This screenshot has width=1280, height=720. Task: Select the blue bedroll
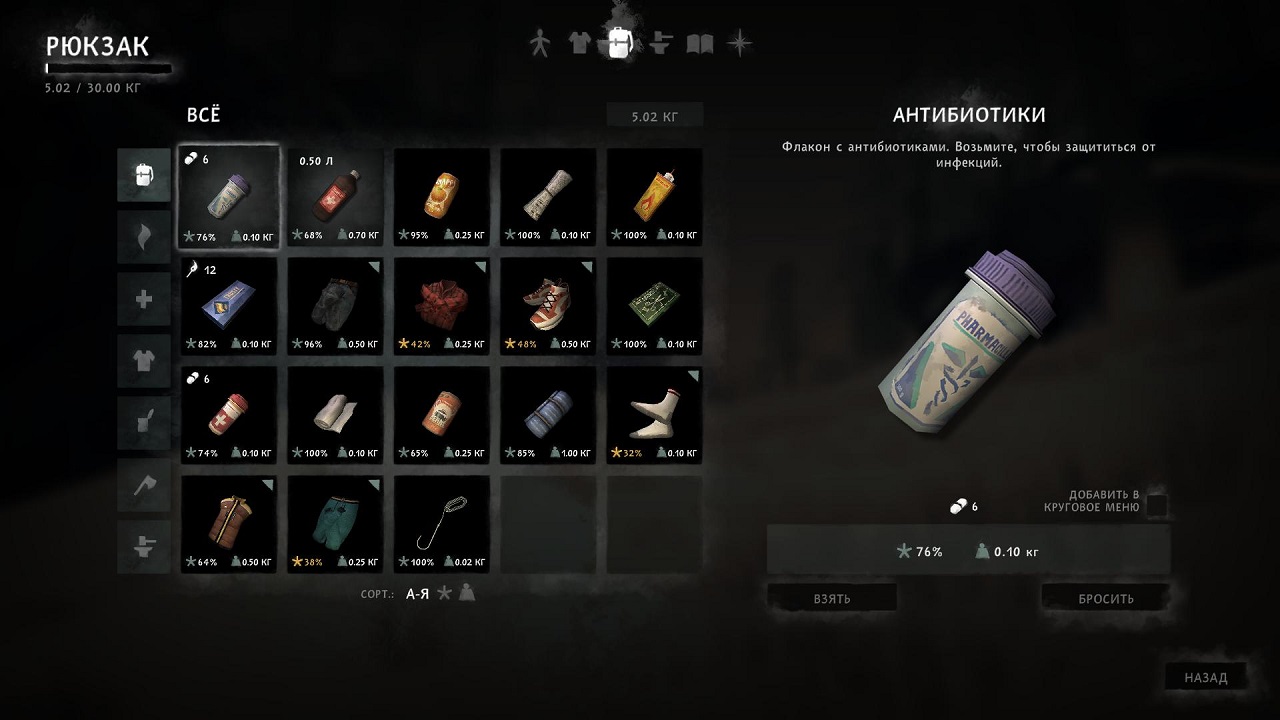coord(548,414)
